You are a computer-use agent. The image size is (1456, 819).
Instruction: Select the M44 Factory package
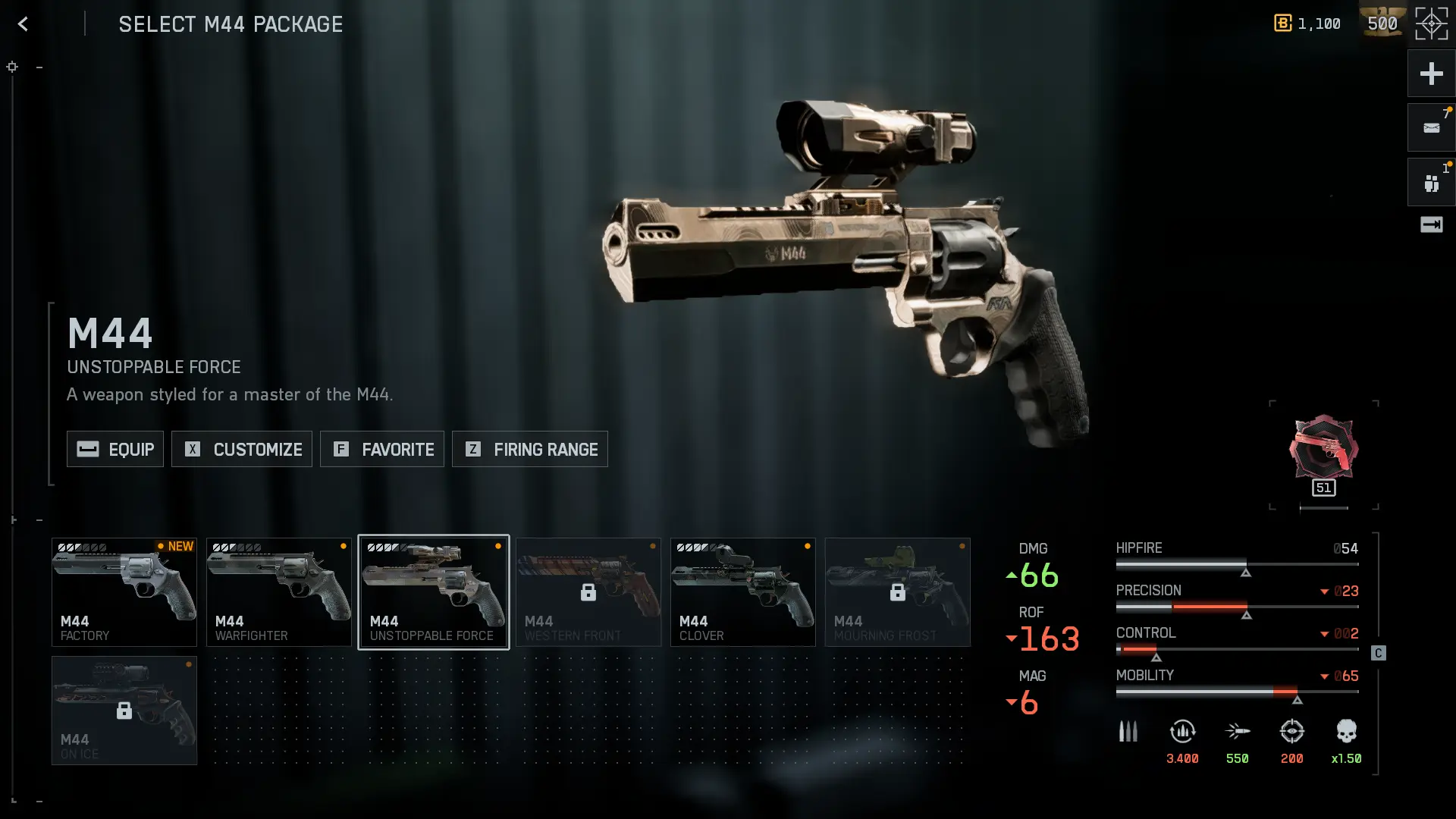[x=124, y=592]
